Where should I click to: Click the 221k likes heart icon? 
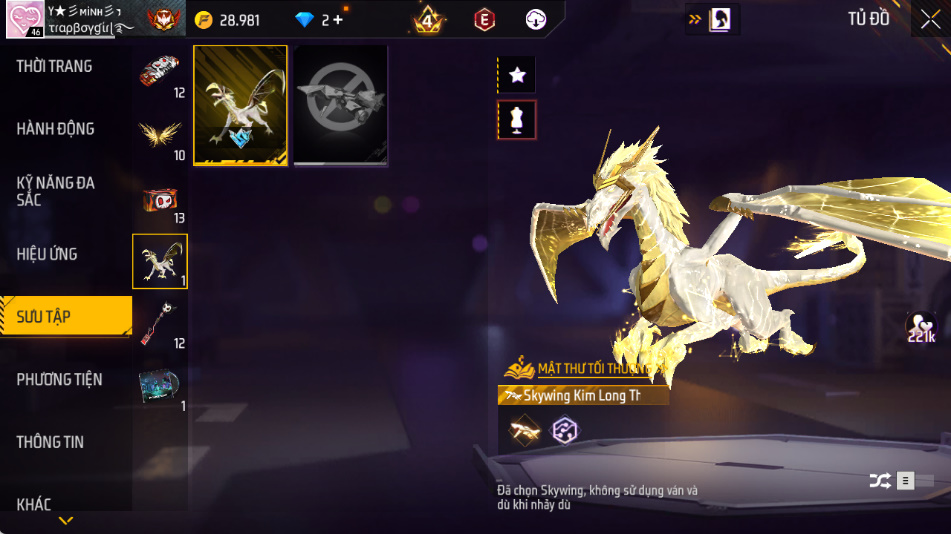tap(920, 328)
